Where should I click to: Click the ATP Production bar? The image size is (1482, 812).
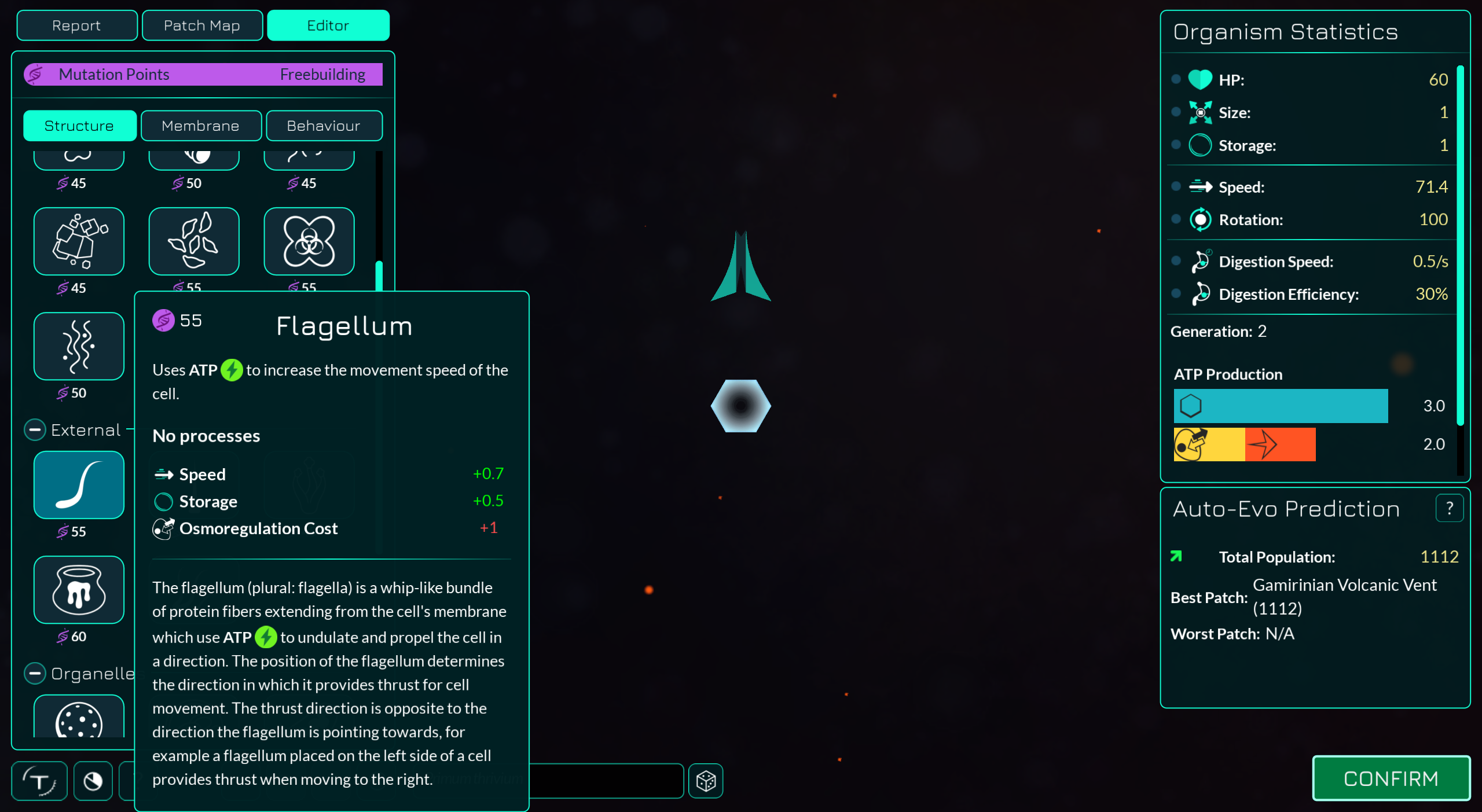pos(1281,406)
